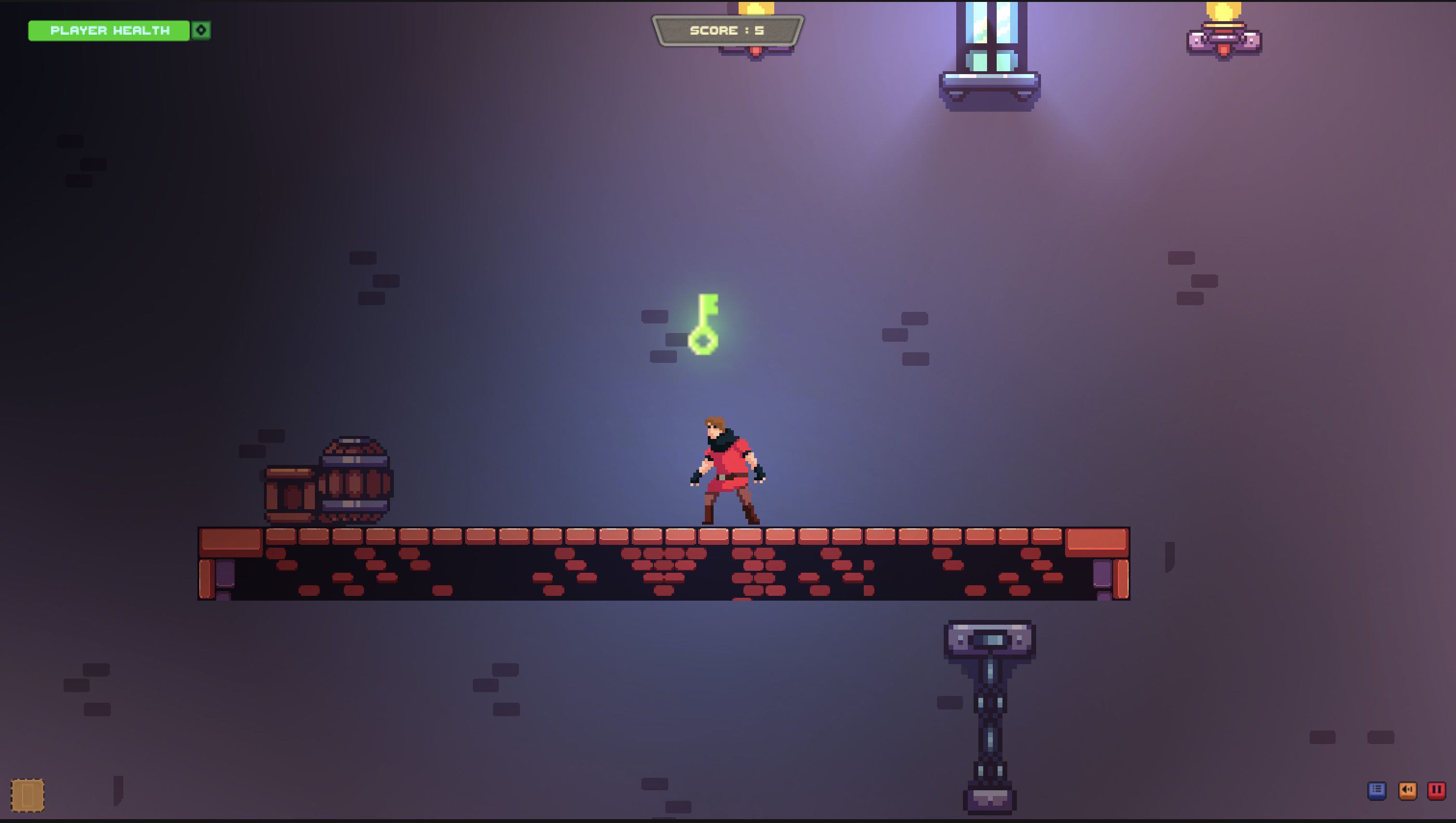The image size is (1456, 823).
Task: Toggle the diamond indicator beside Player Health
Action: [201, 30]
